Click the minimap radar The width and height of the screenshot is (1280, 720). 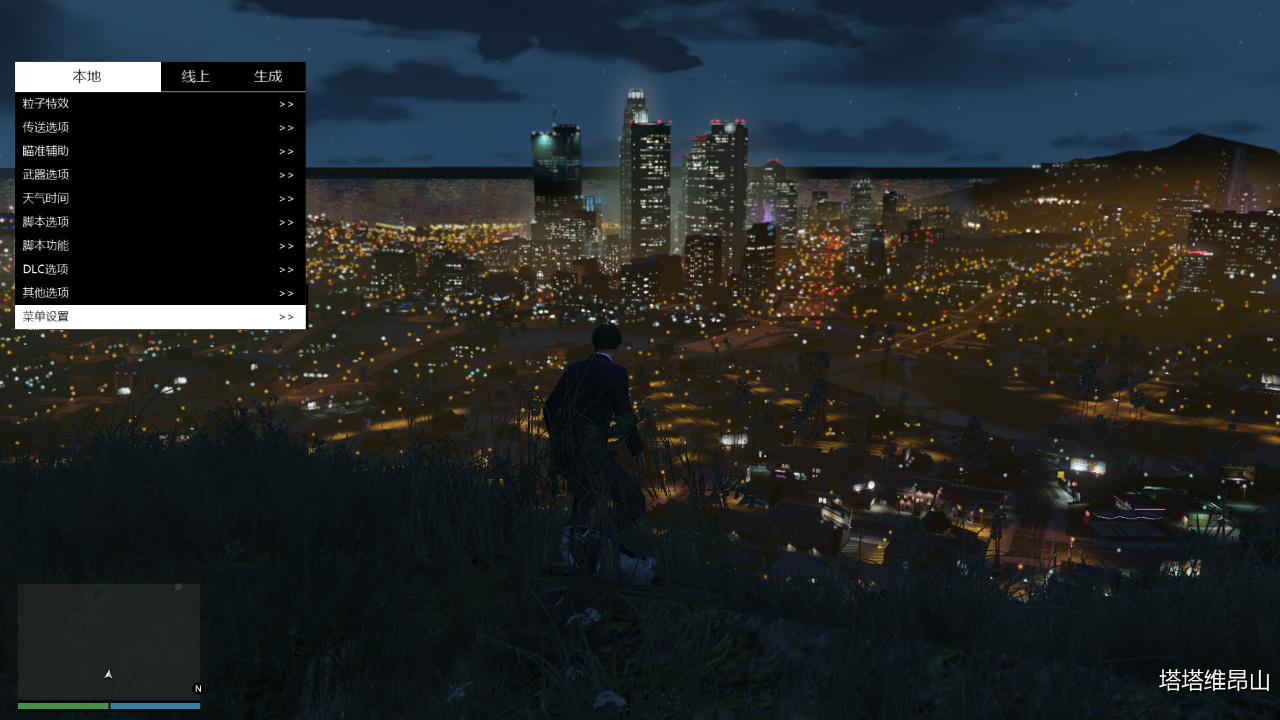(109, 642)
